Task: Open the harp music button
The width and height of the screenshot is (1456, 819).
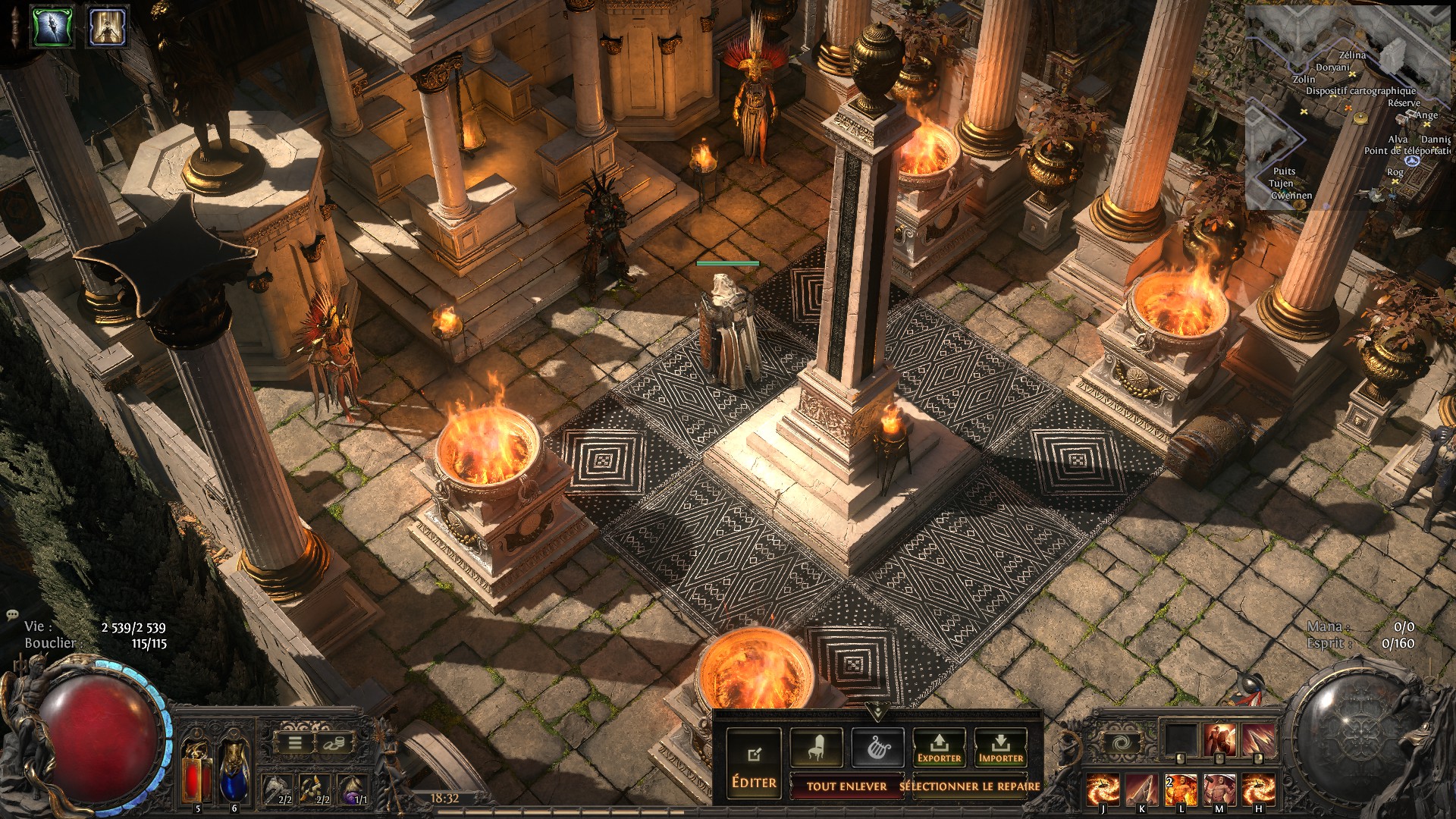Action: [x=877, y=748]
